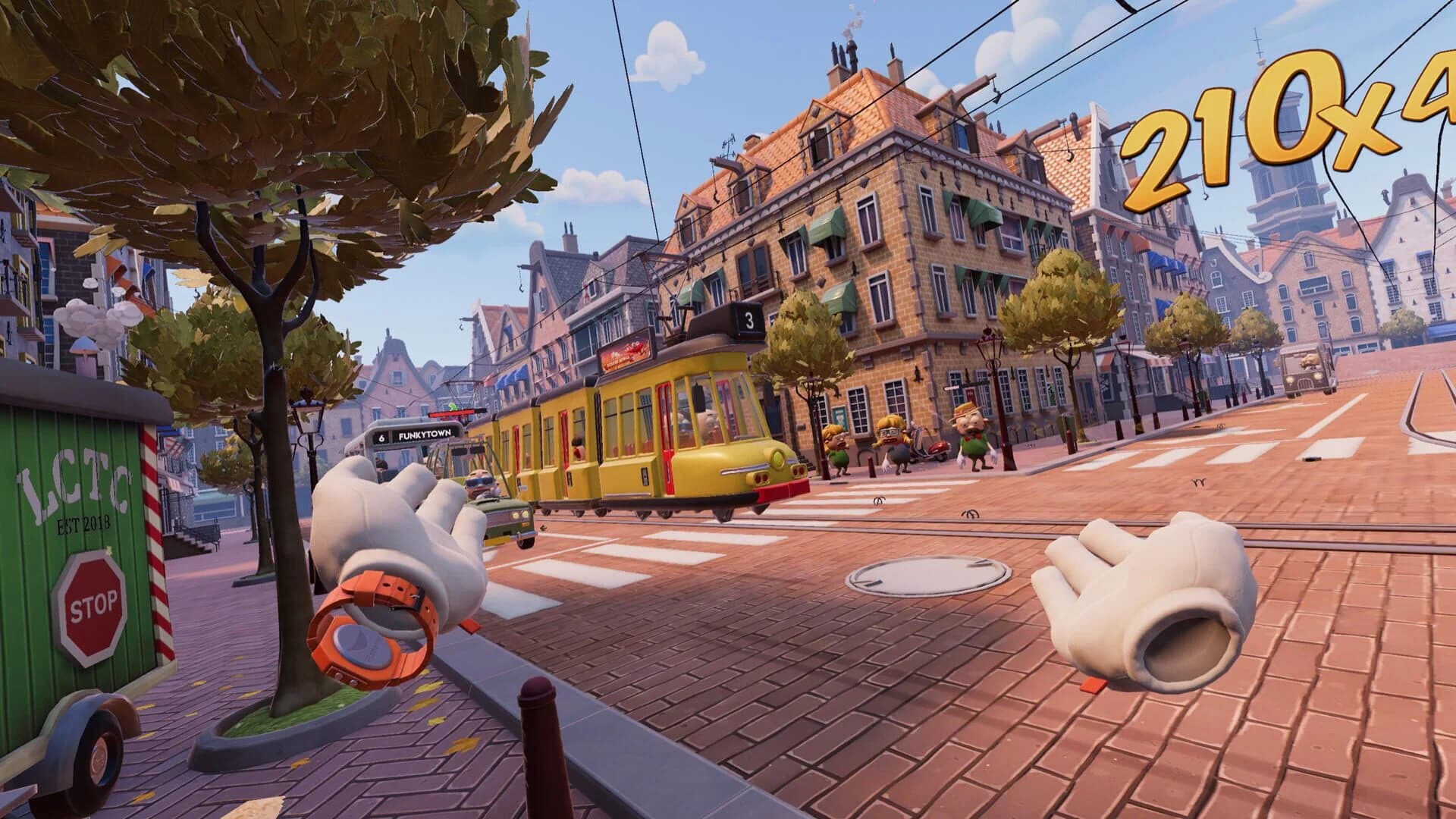Tap the green oval emblem on the tram front
The image size is (1456, 819).
tap(777, 458)
